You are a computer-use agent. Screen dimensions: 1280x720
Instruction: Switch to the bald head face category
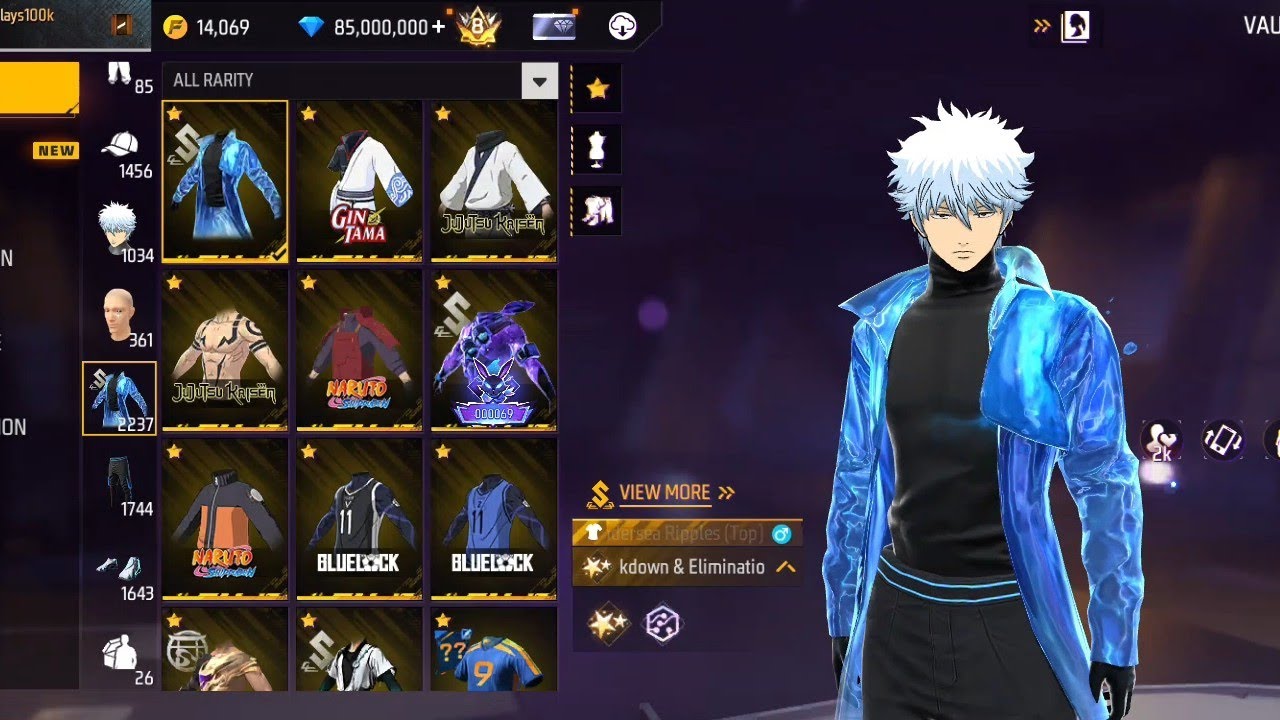point(119,318)
